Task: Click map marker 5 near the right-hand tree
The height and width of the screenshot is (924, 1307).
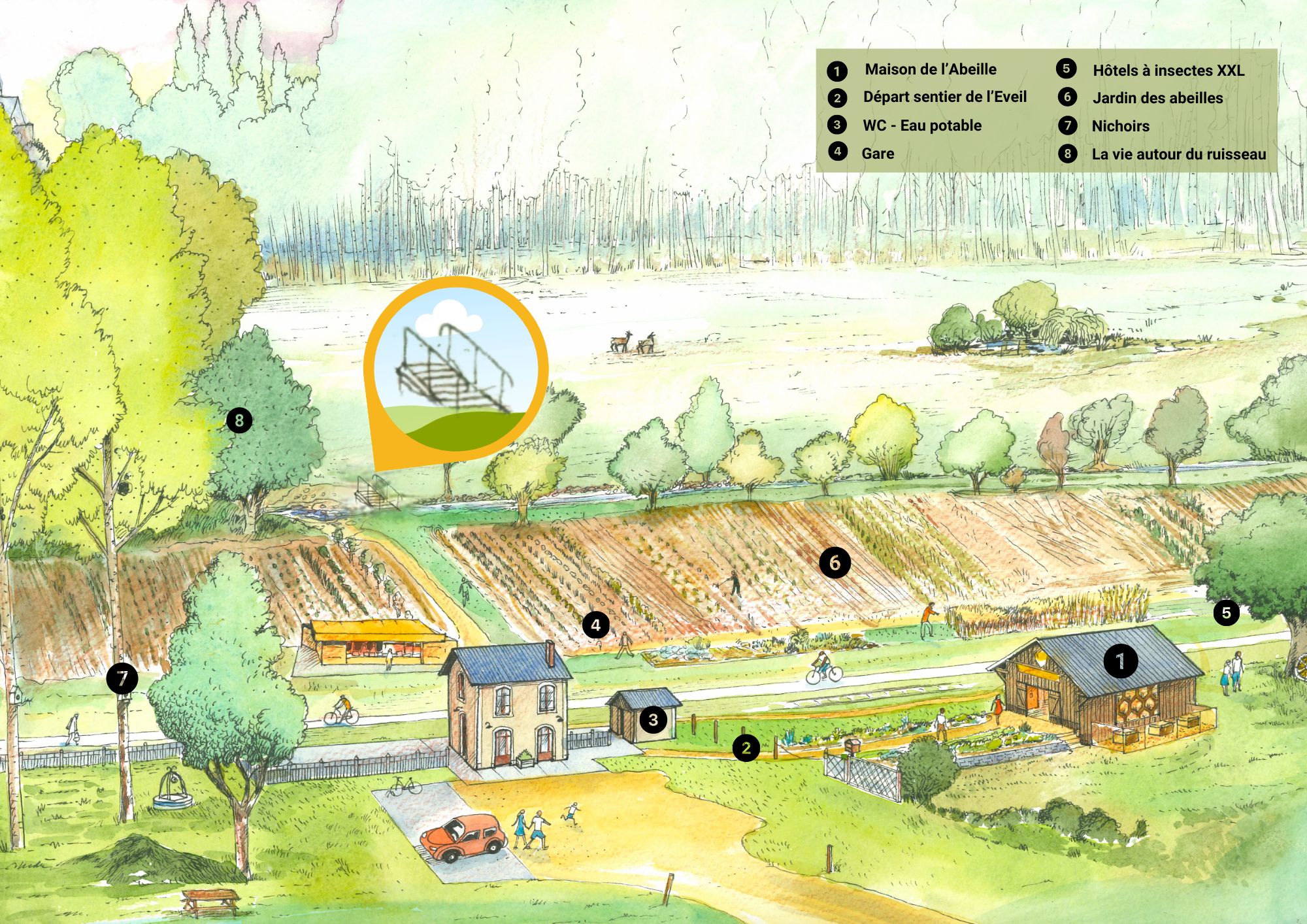Action: 1226,613
